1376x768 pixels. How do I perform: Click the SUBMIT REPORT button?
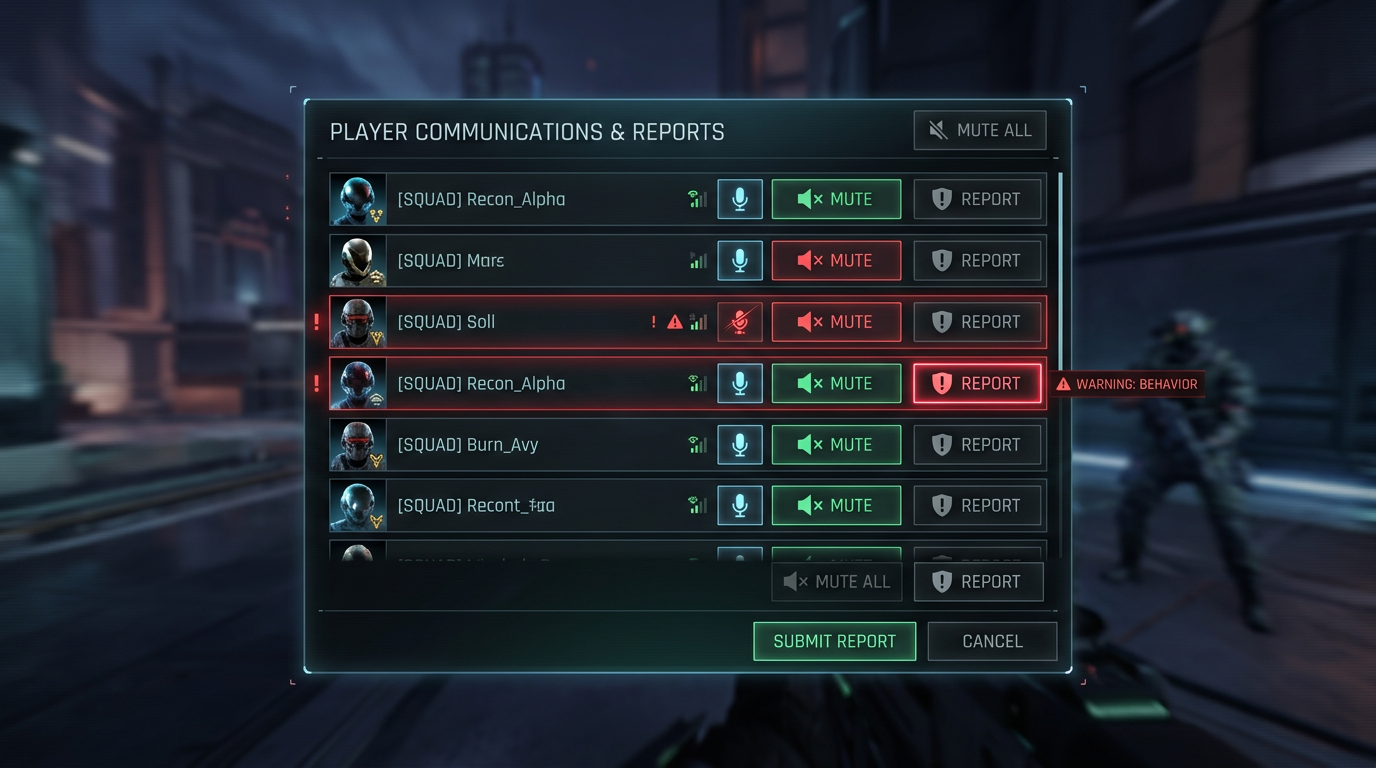(x=834, y=641)
